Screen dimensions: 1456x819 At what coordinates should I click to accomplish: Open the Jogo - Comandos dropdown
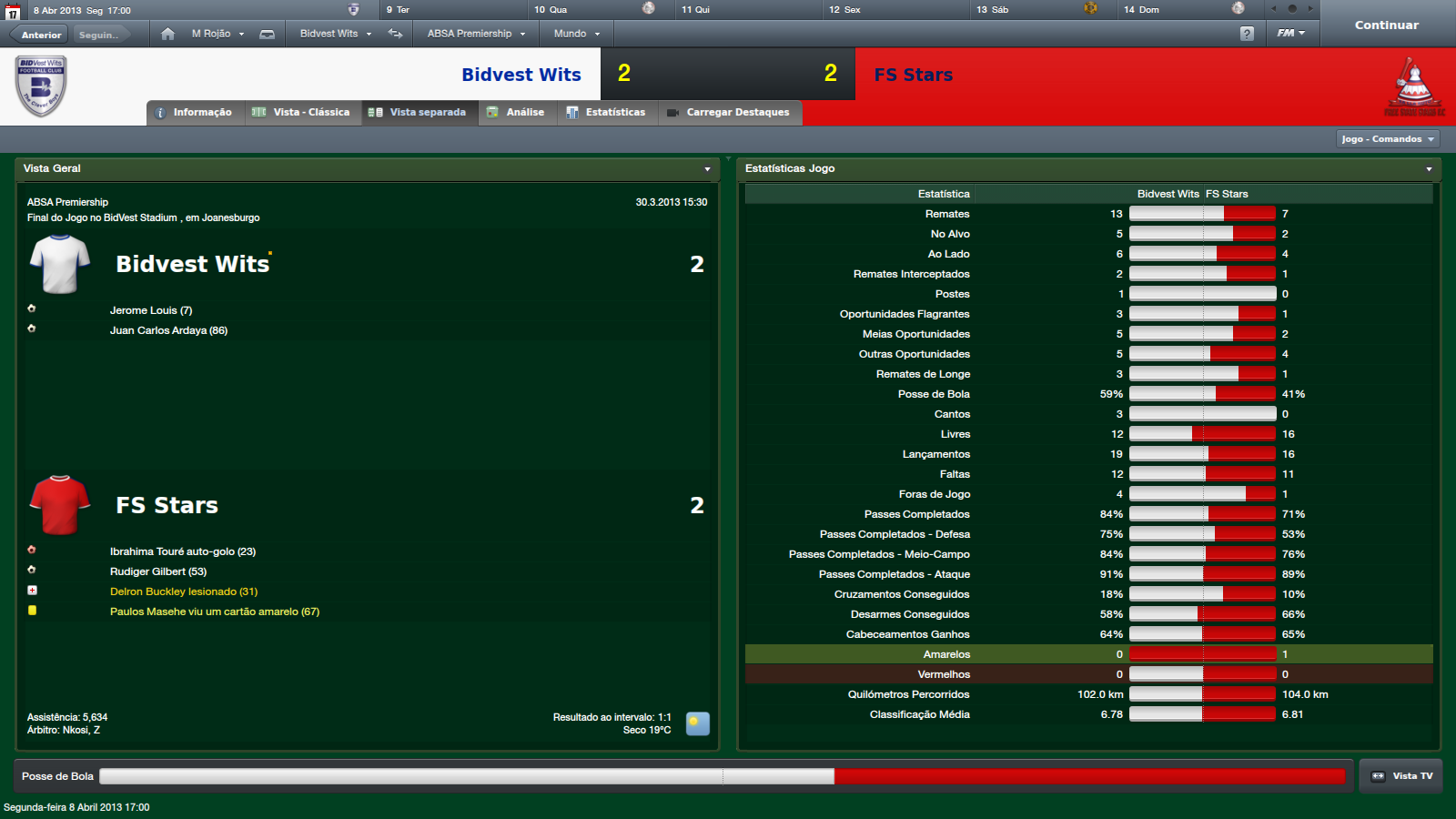pyautogui.click(x=1388, y=139)
